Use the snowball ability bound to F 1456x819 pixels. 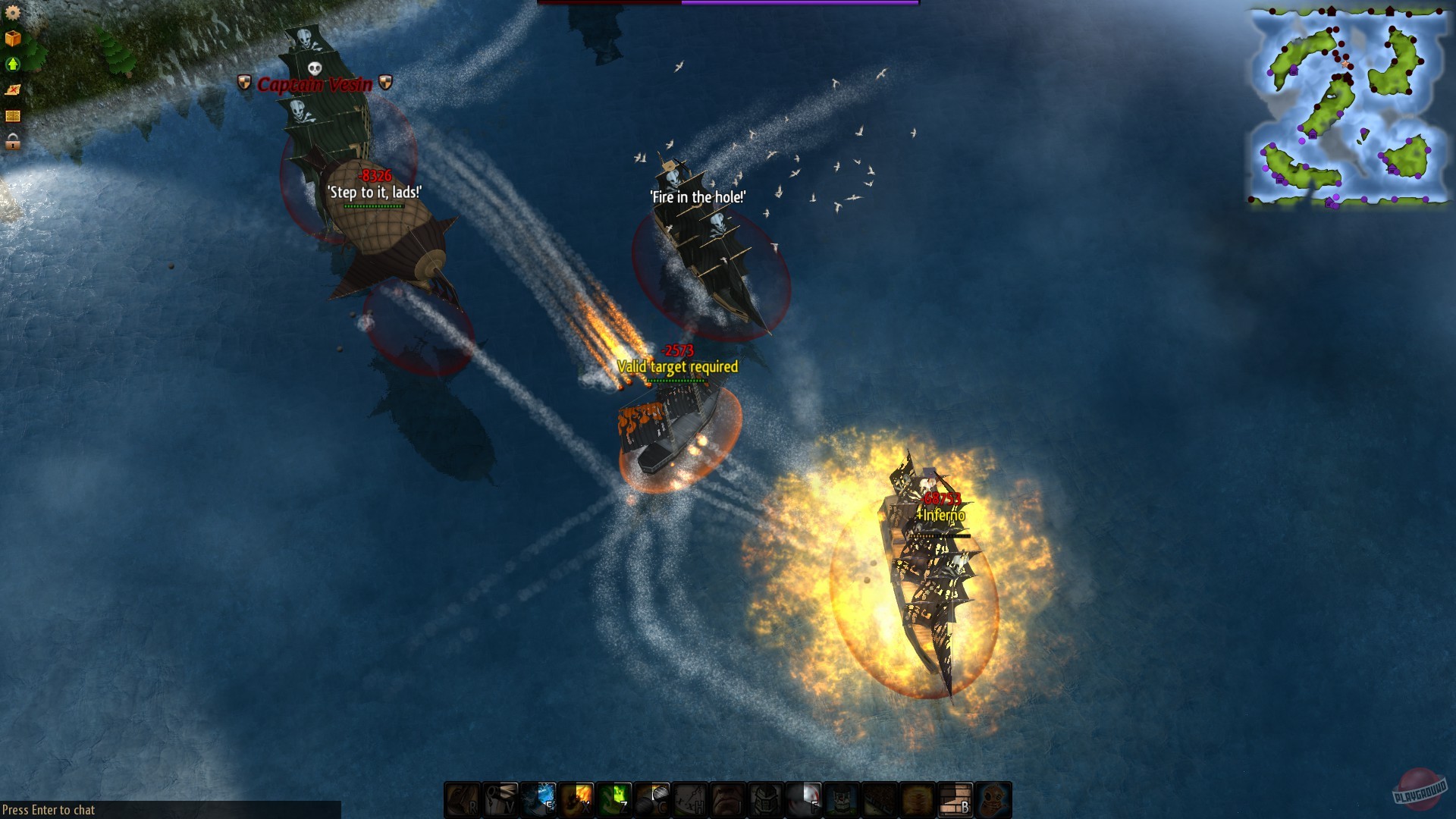[799, 799]
